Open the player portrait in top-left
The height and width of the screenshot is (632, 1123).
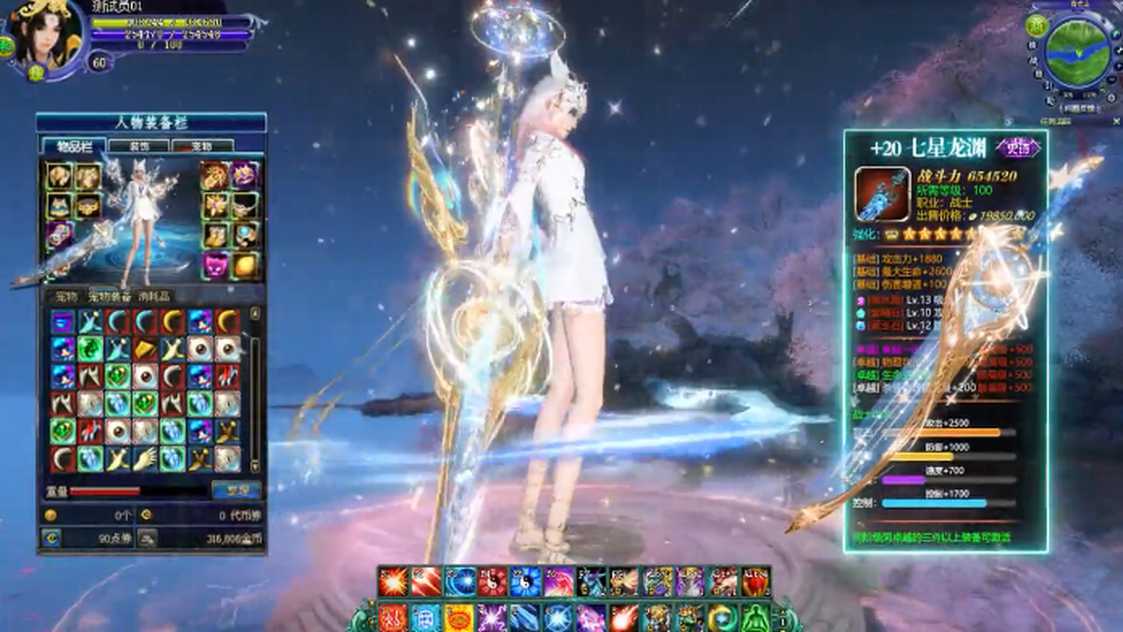click(x=44, y=37)
